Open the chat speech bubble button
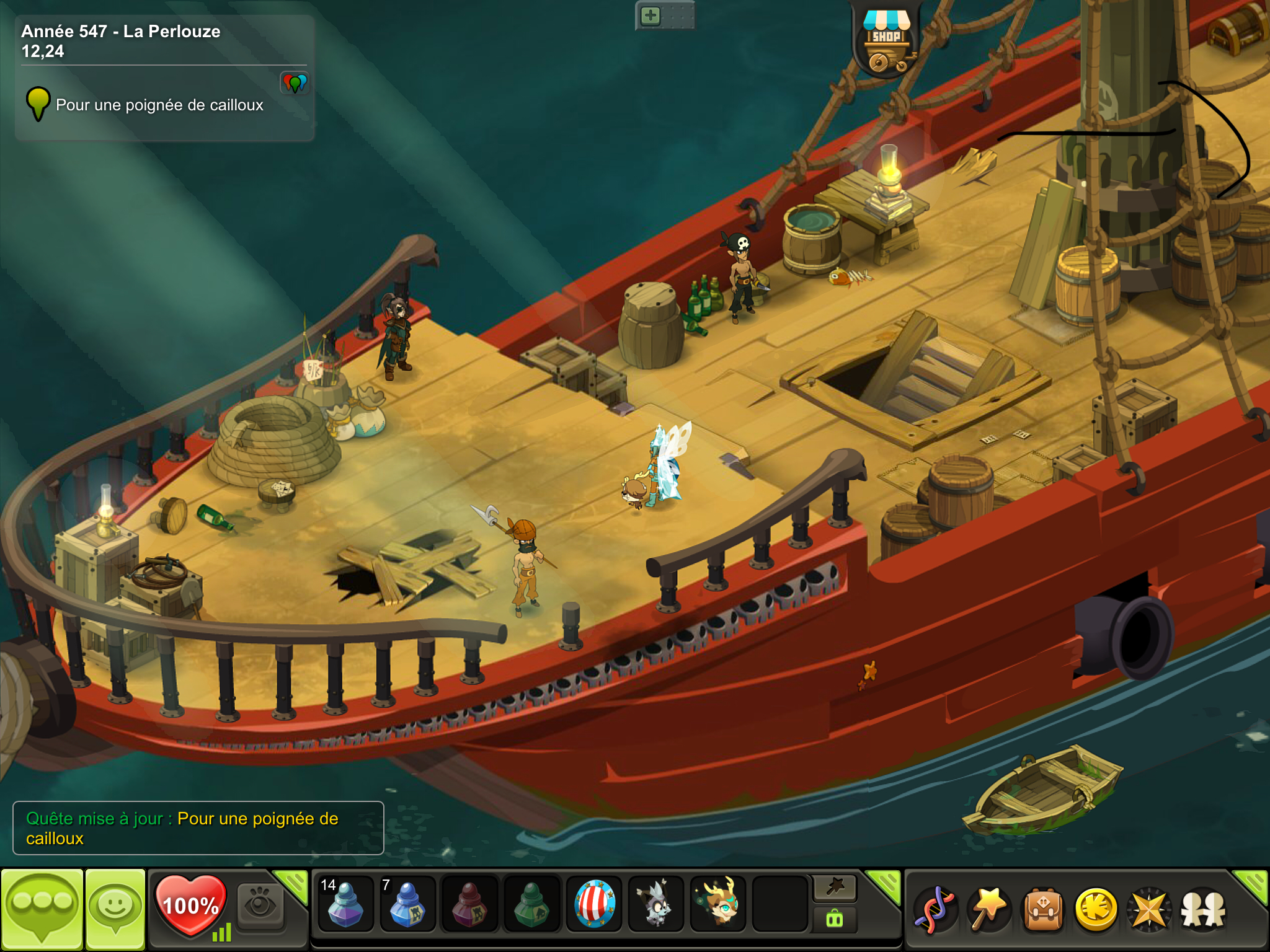The height and width of the screenshot is (952, 1270). click(42, 909)
